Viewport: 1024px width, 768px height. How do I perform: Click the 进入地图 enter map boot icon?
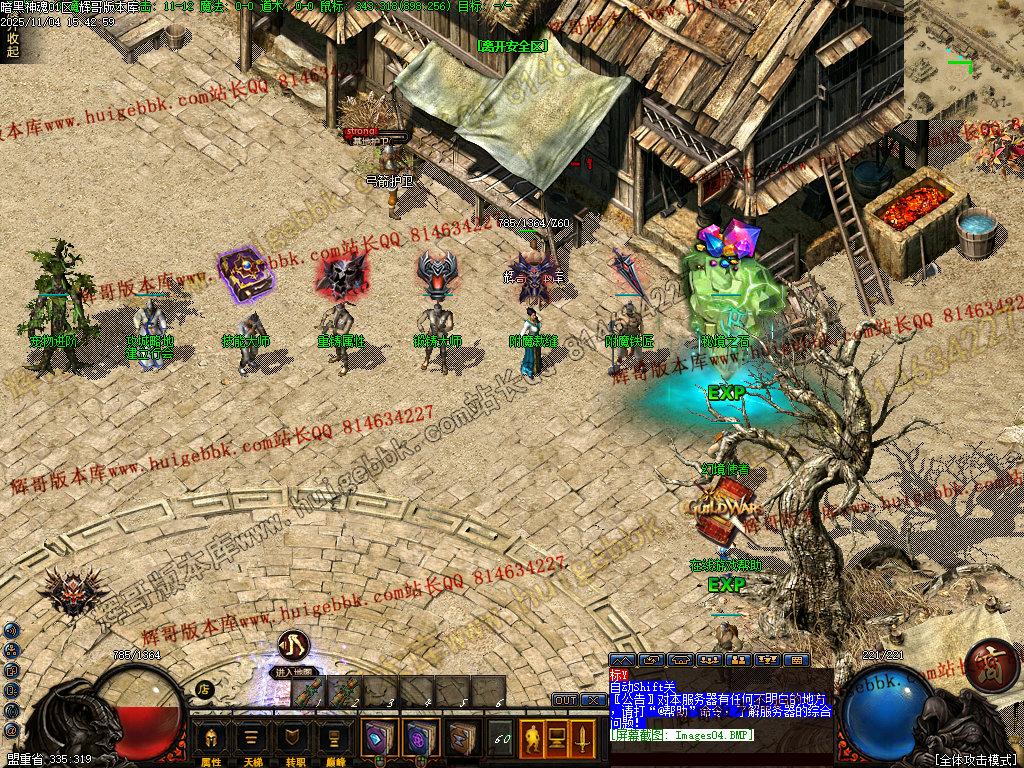tap(293, 646)
